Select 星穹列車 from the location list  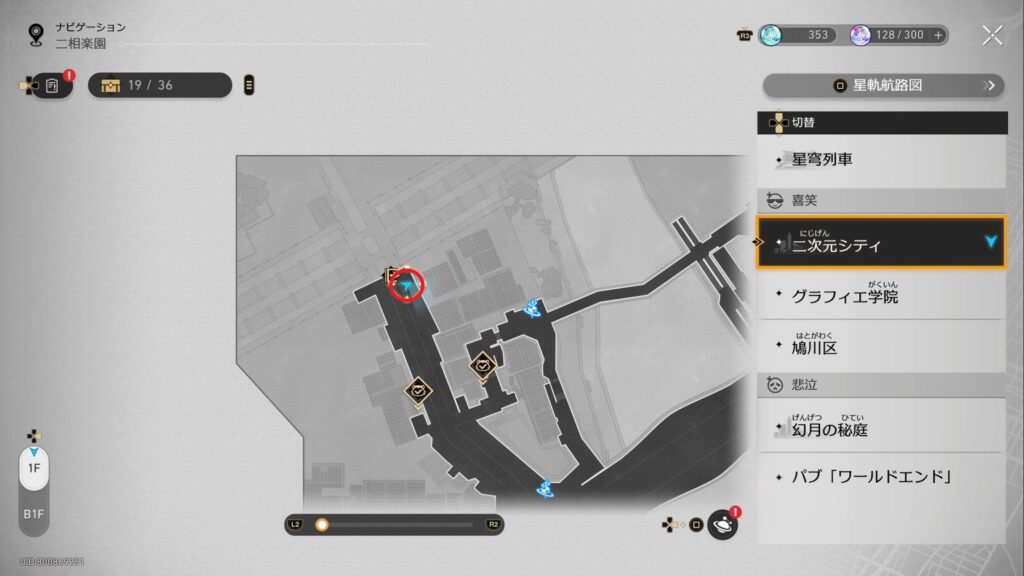coord(881,159)
